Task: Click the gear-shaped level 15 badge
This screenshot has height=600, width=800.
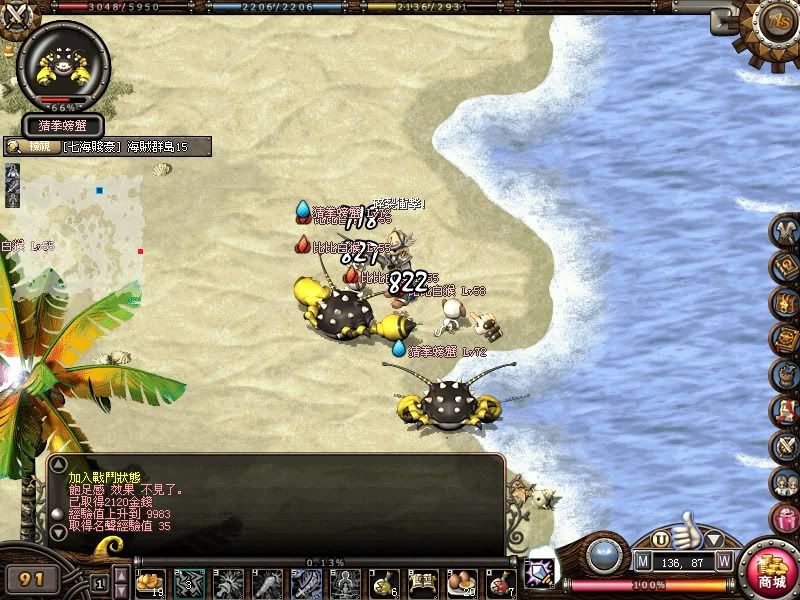Action: coord(775,22)
